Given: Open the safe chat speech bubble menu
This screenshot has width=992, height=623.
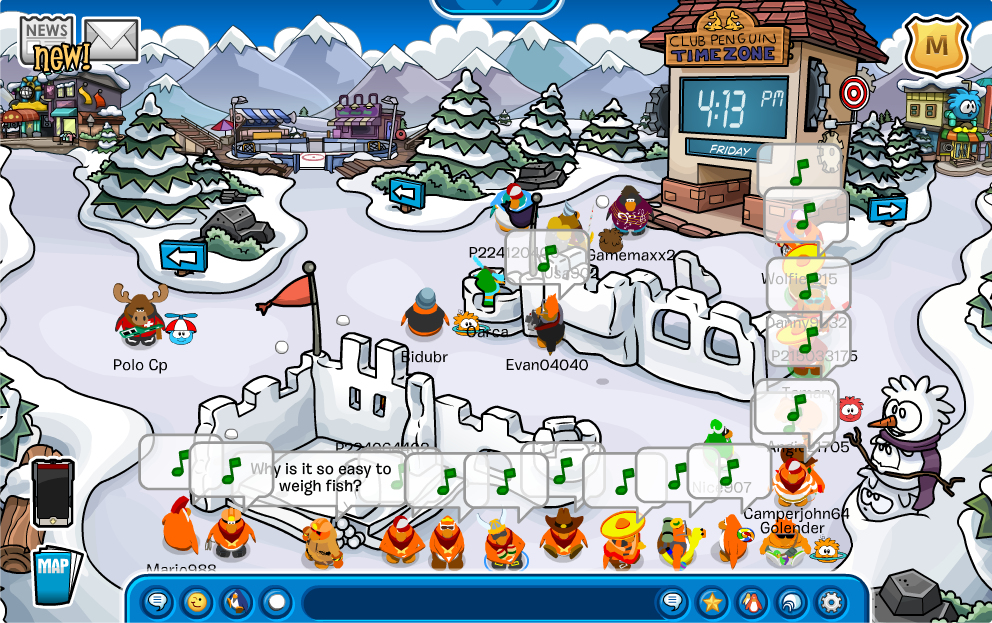Looking at the screenshot, I should pyautogui.click(x=158, y=602).
